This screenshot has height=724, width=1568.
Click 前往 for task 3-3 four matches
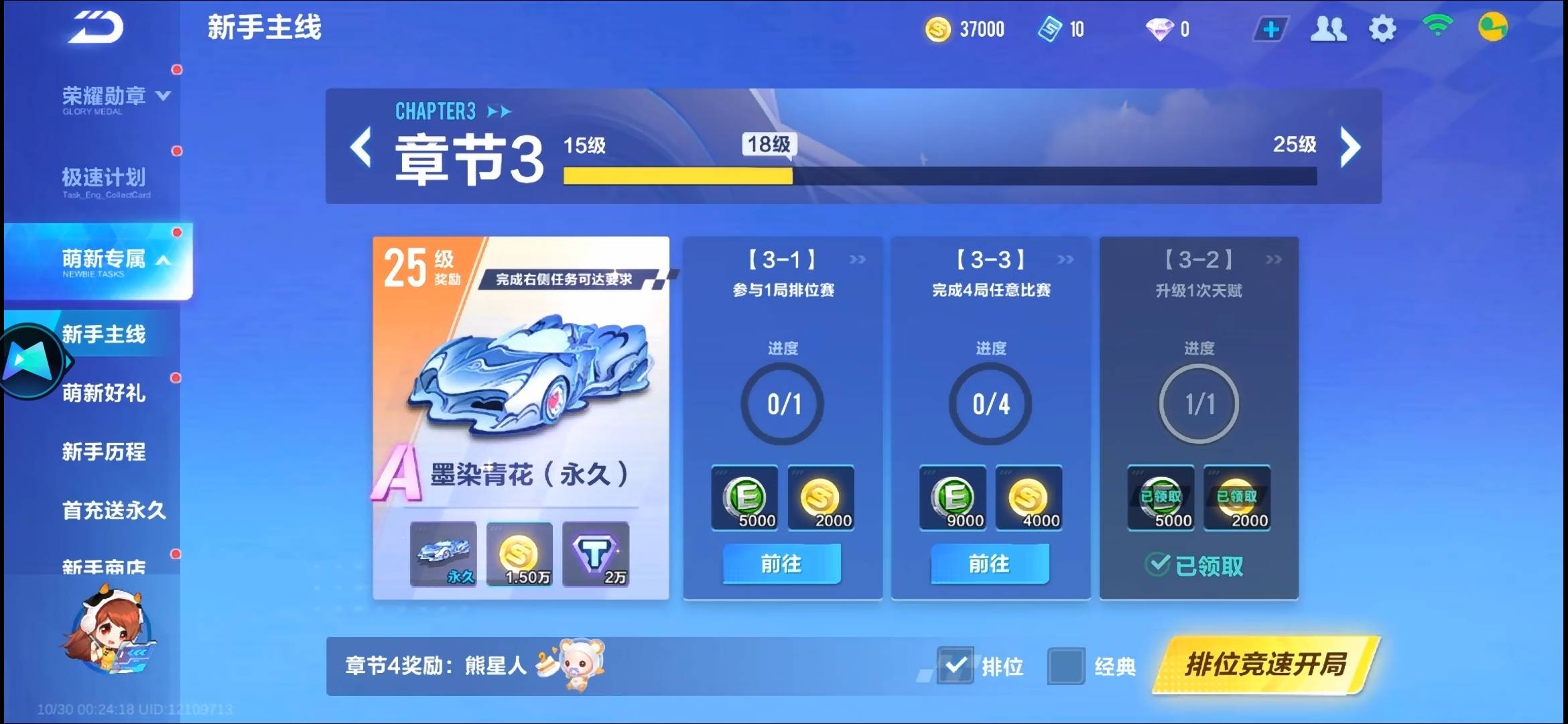(x=990, y=564)
